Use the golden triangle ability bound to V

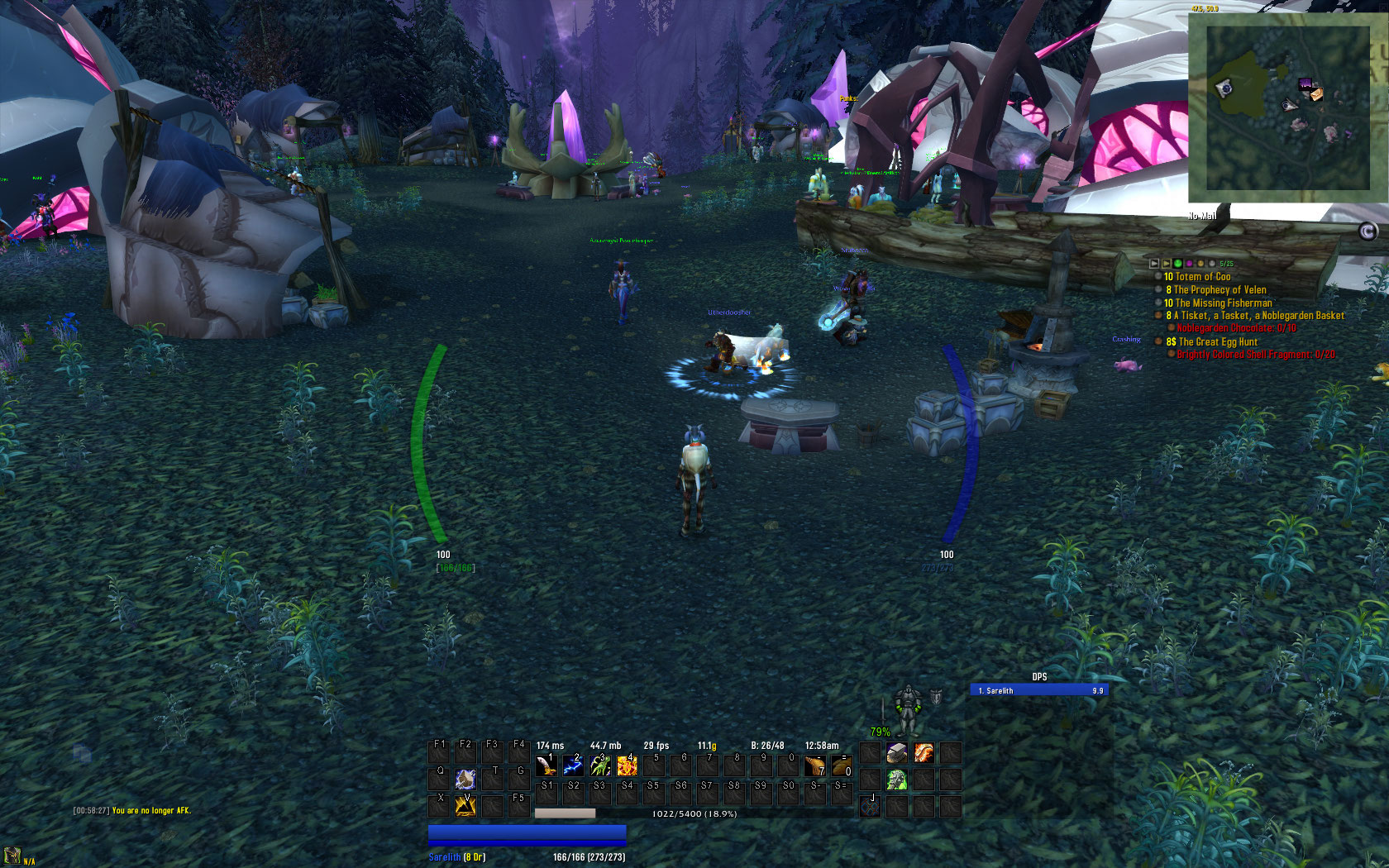465,805
